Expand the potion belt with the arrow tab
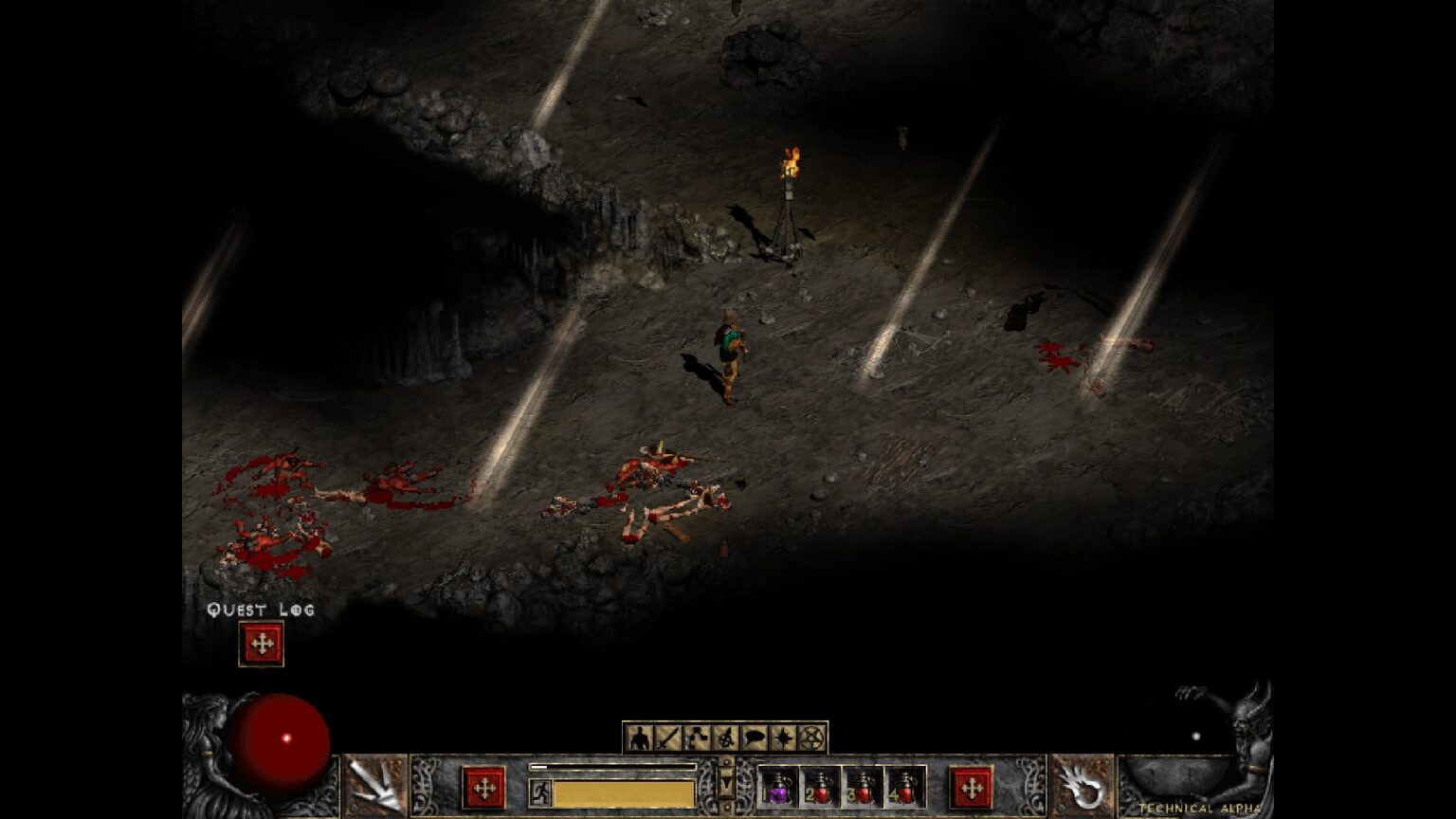 pos(726,785)
